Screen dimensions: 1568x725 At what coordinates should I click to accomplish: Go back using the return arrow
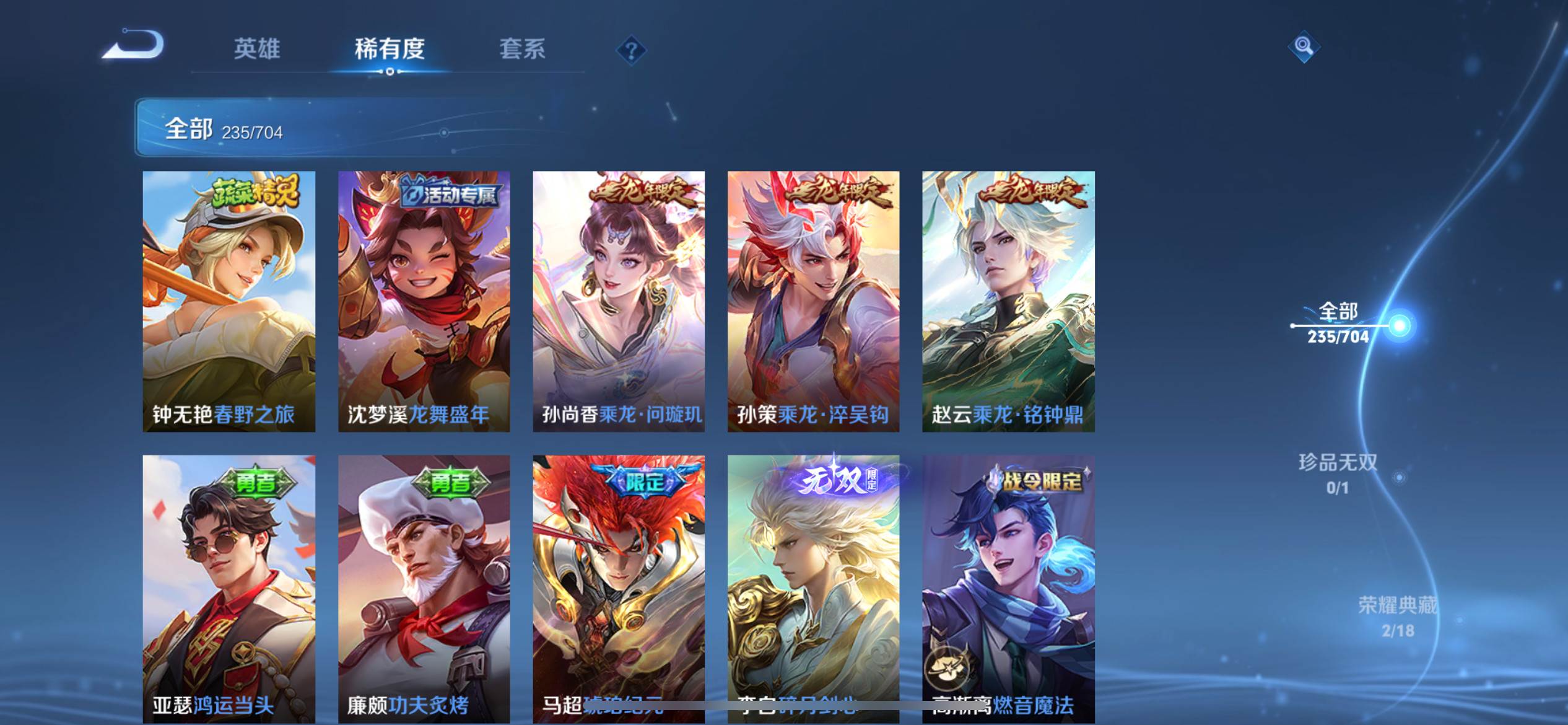click(133, 46)
